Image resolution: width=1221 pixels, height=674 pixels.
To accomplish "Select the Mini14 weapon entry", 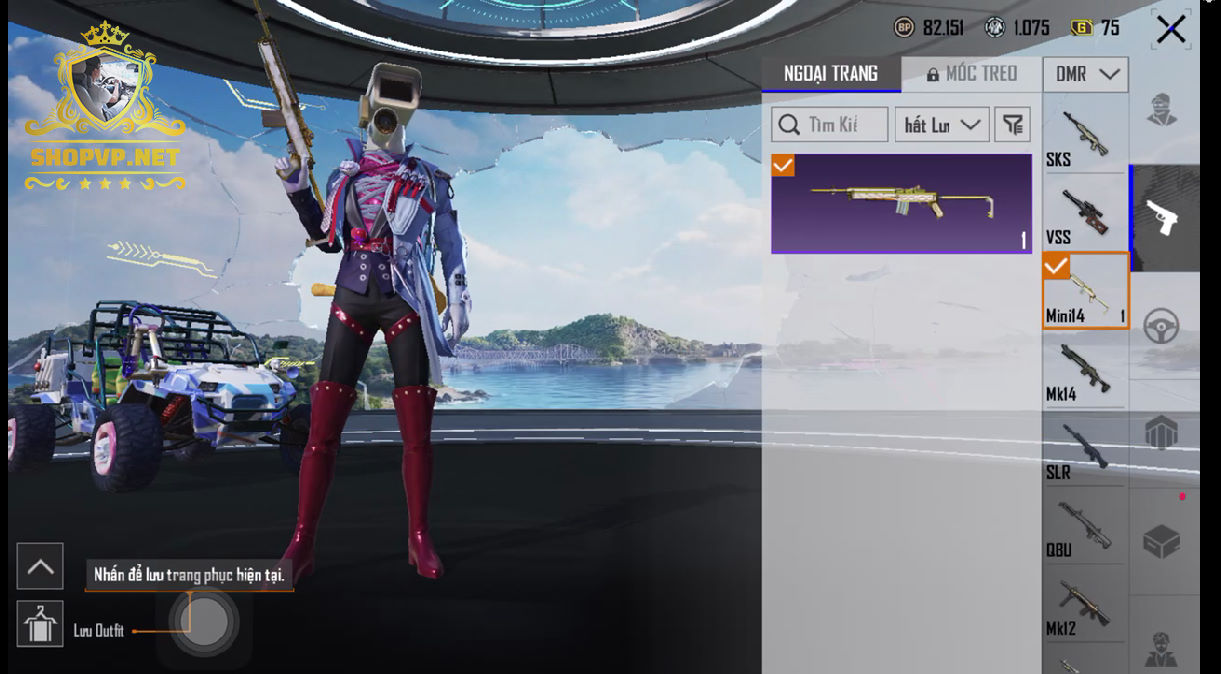I will pos(1085,291).
